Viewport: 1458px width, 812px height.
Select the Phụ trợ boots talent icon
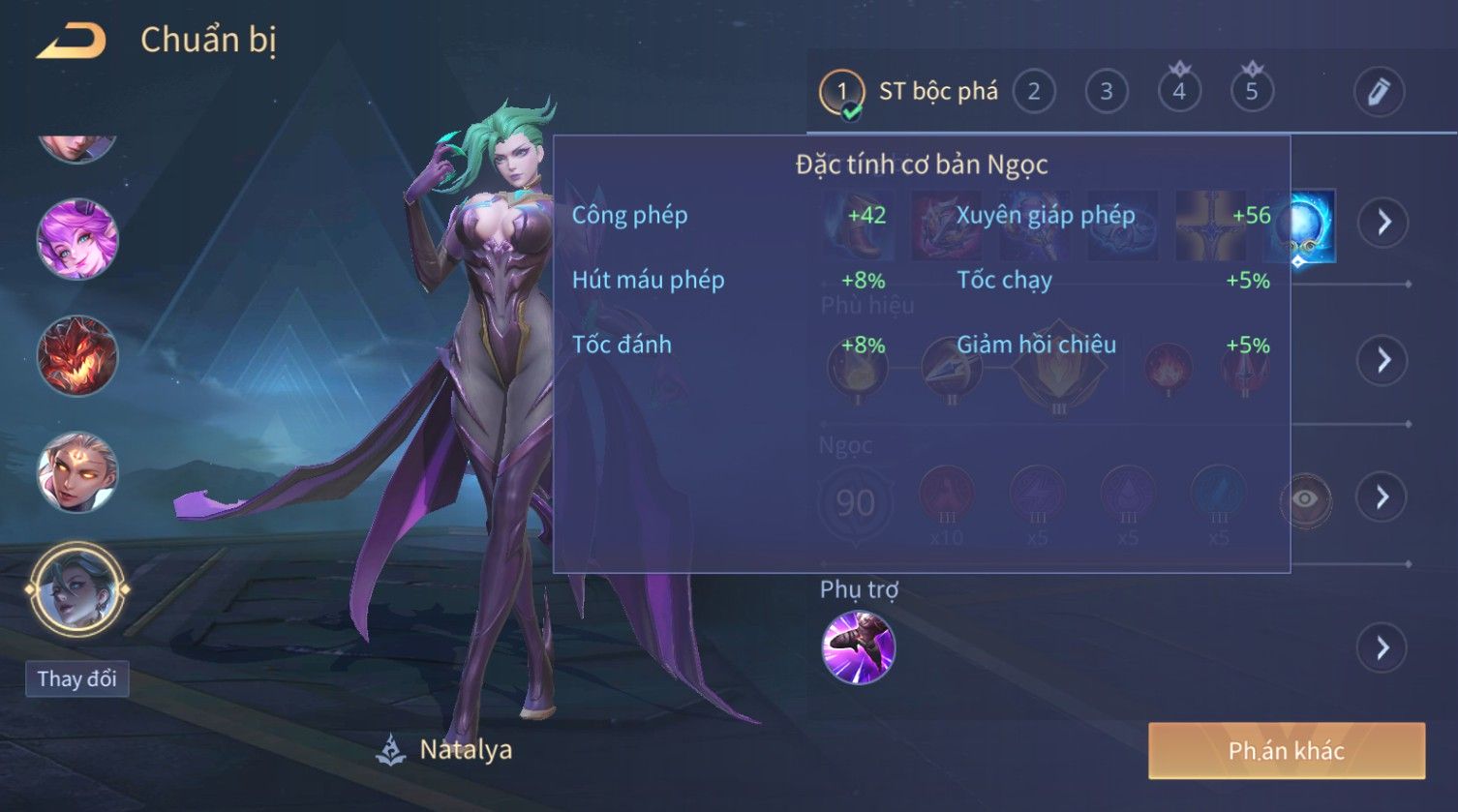tap(858, 647)
